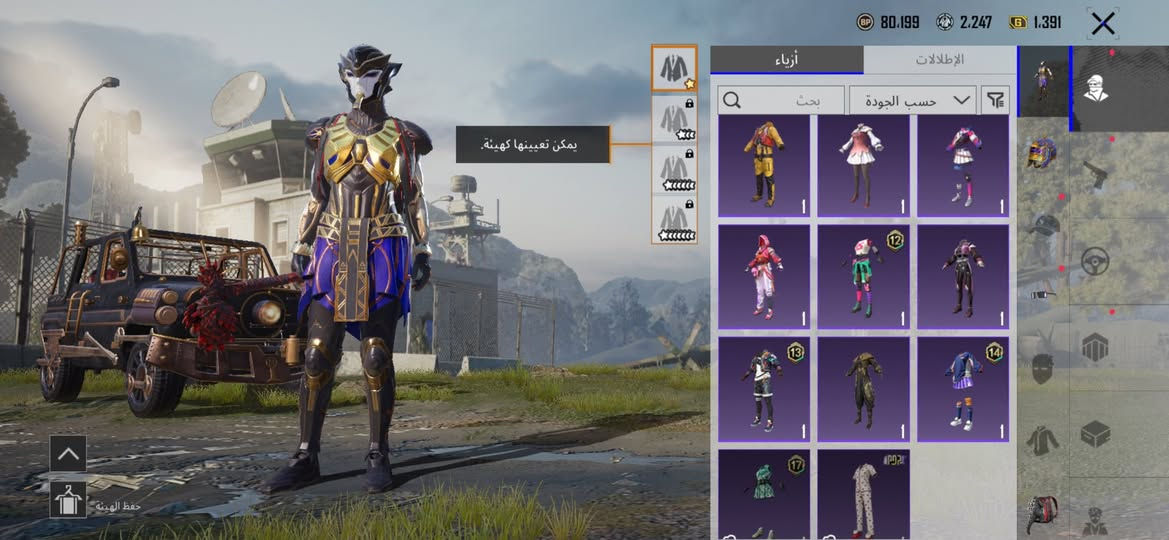1169x540 pixels.
Task: Select the level 12 badge outfit
Action: pos(864,277)
